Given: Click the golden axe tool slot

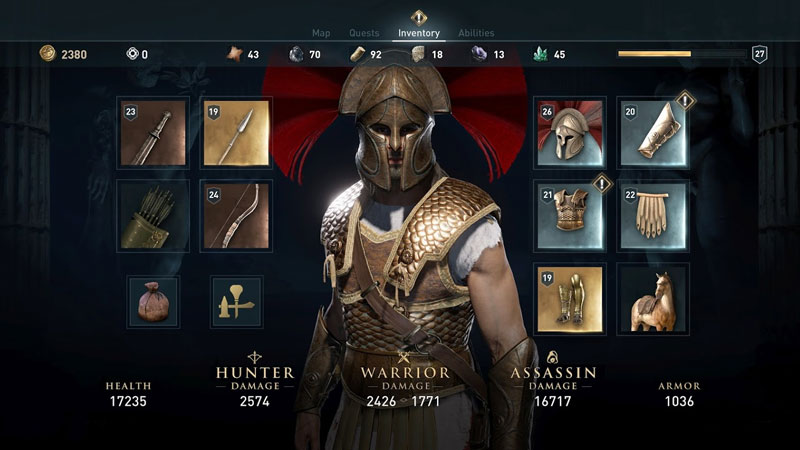Looking at the screenshot, I should pos(236,301).
